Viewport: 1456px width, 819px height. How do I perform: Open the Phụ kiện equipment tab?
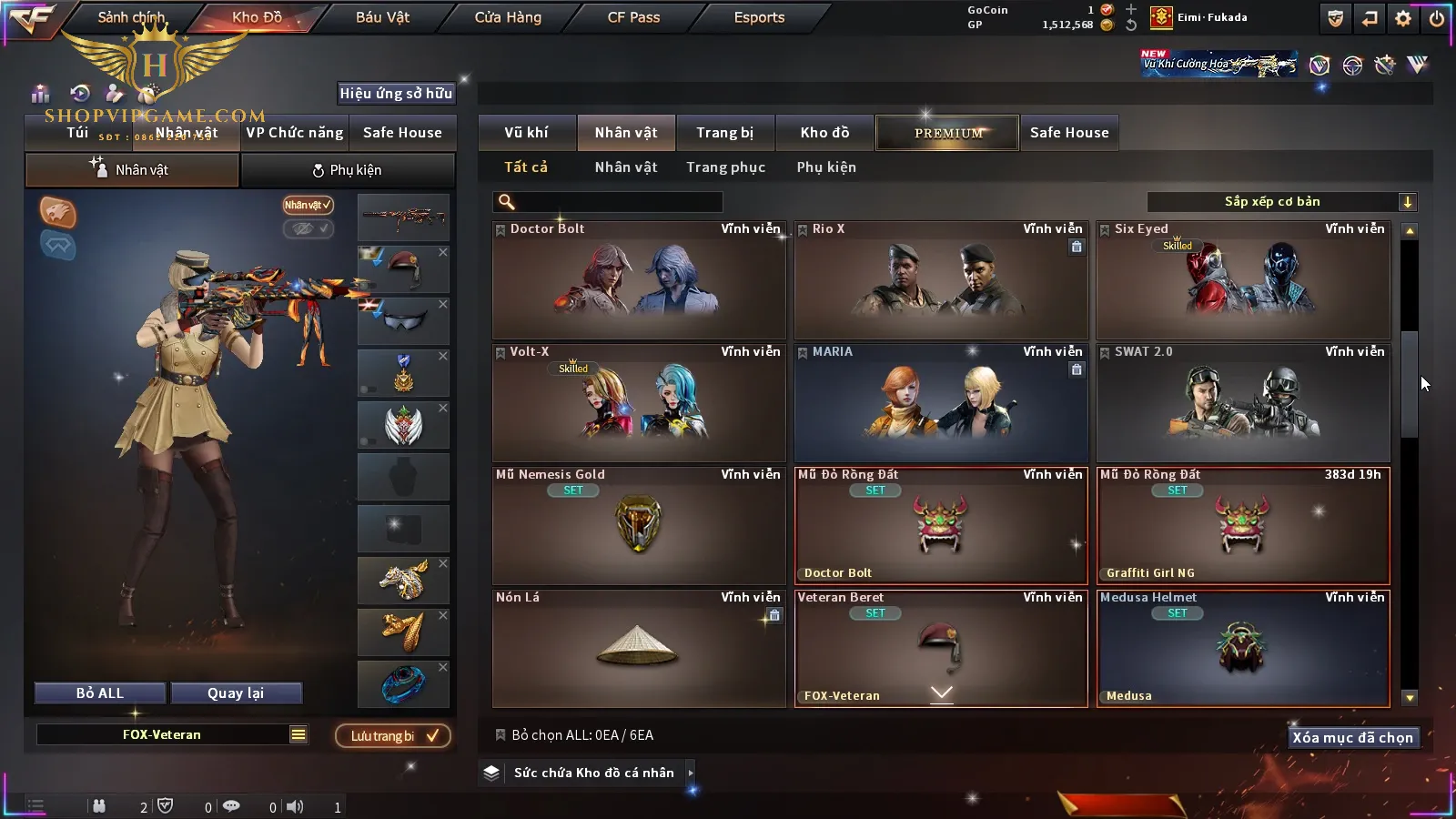point(348,170)
